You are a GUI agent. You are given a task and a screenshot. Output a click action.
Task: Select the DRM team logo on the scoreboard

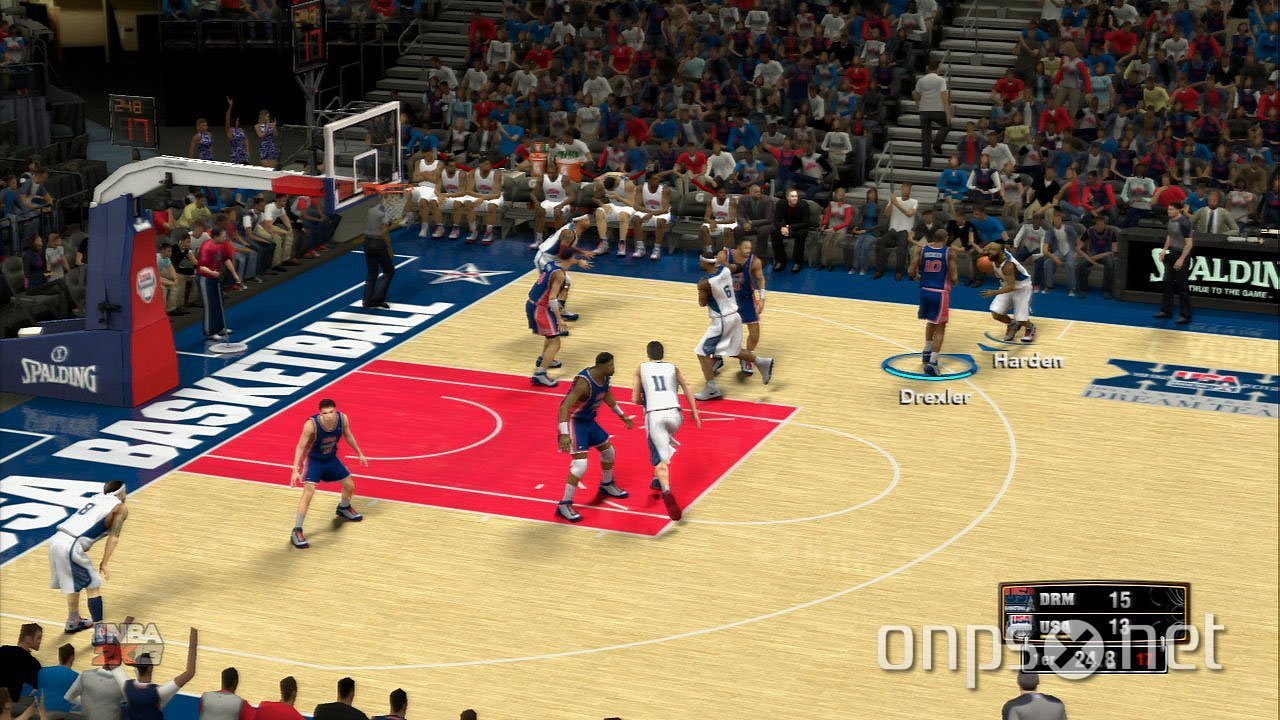tap(1018, 598)
